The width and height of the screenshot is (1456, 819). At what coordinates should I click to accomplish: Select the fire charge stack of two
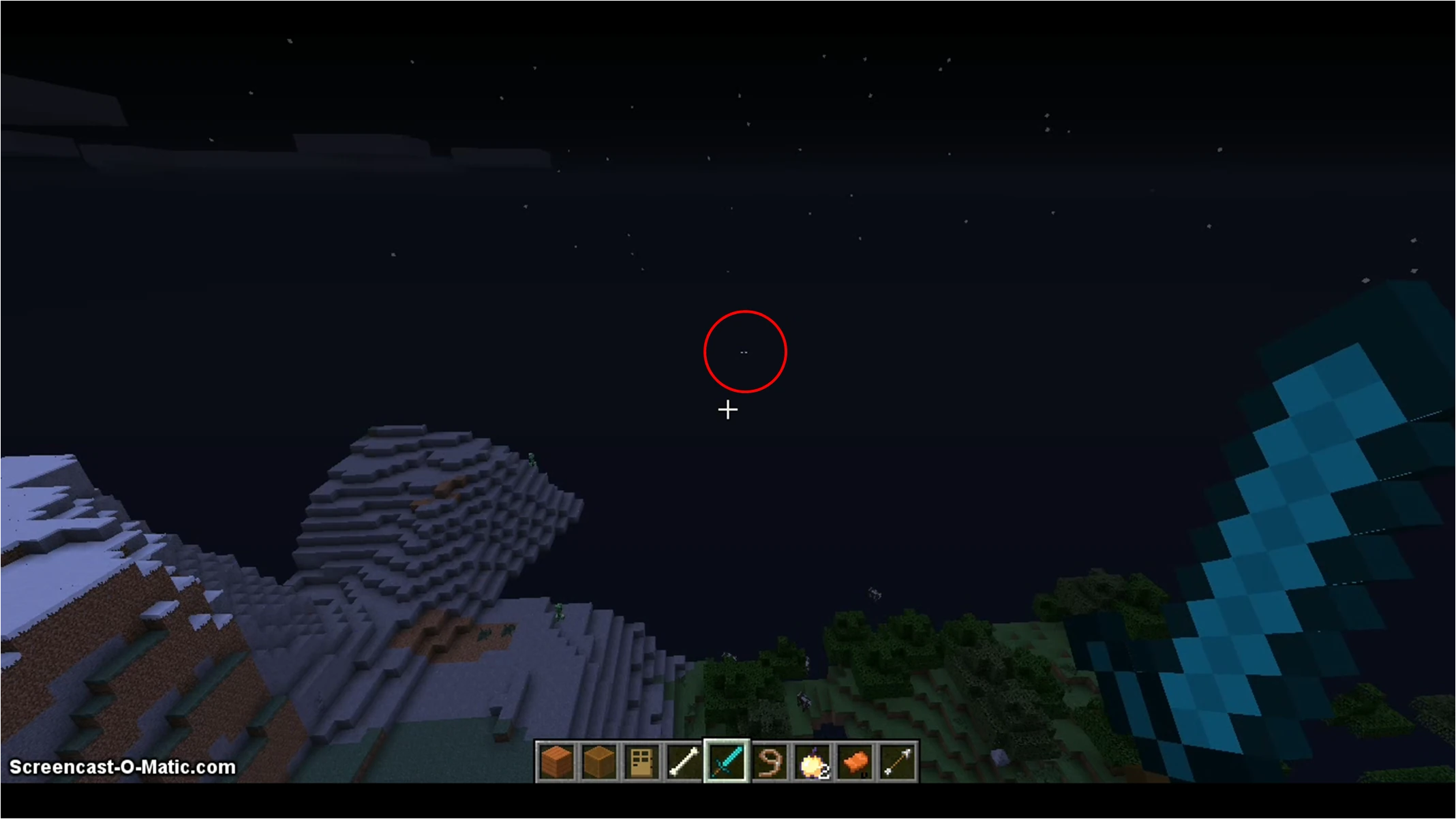click(814, 761)
